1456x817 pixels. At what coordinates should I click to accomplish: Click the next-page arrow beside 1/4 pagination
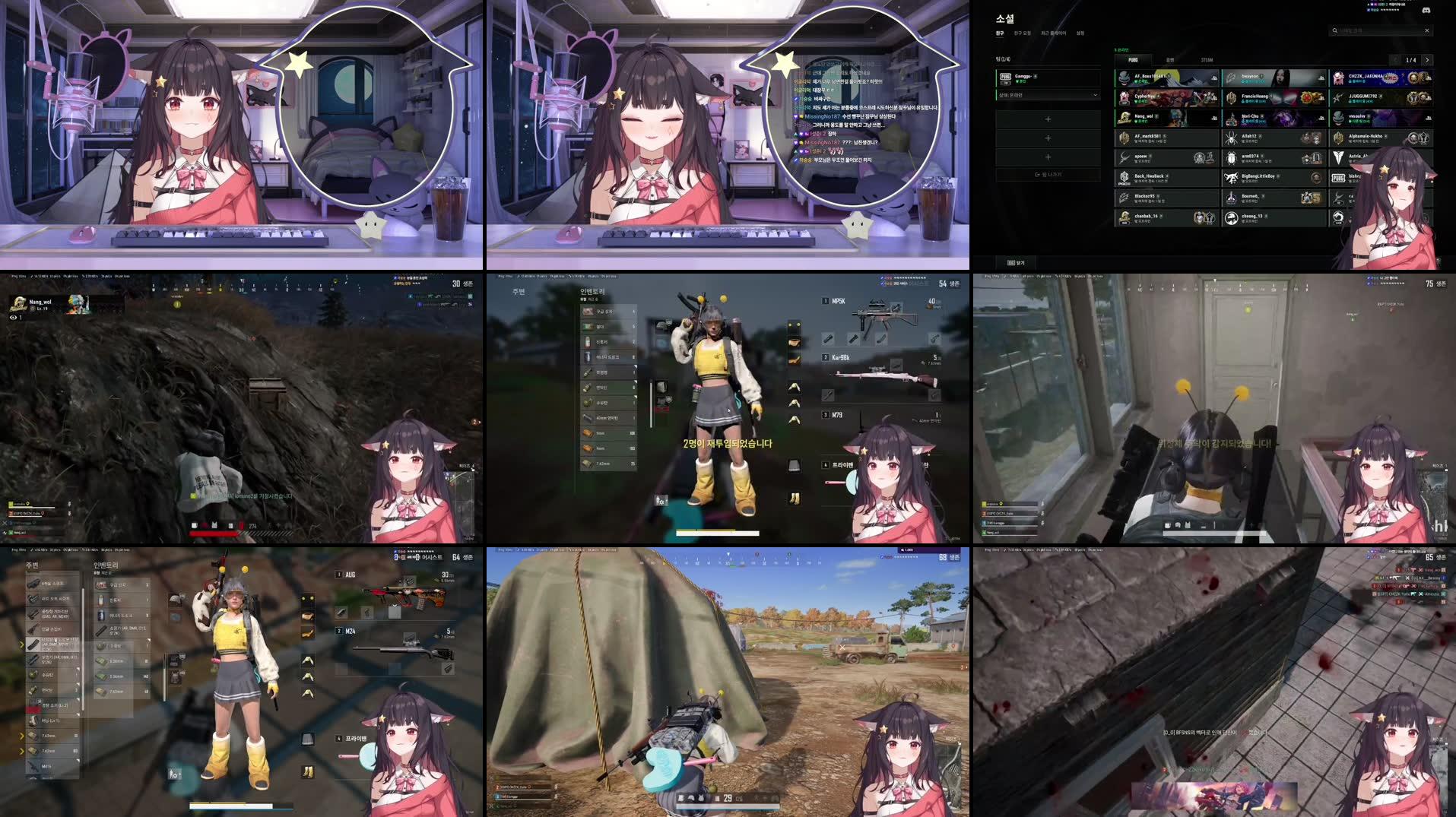point(1428,60)
